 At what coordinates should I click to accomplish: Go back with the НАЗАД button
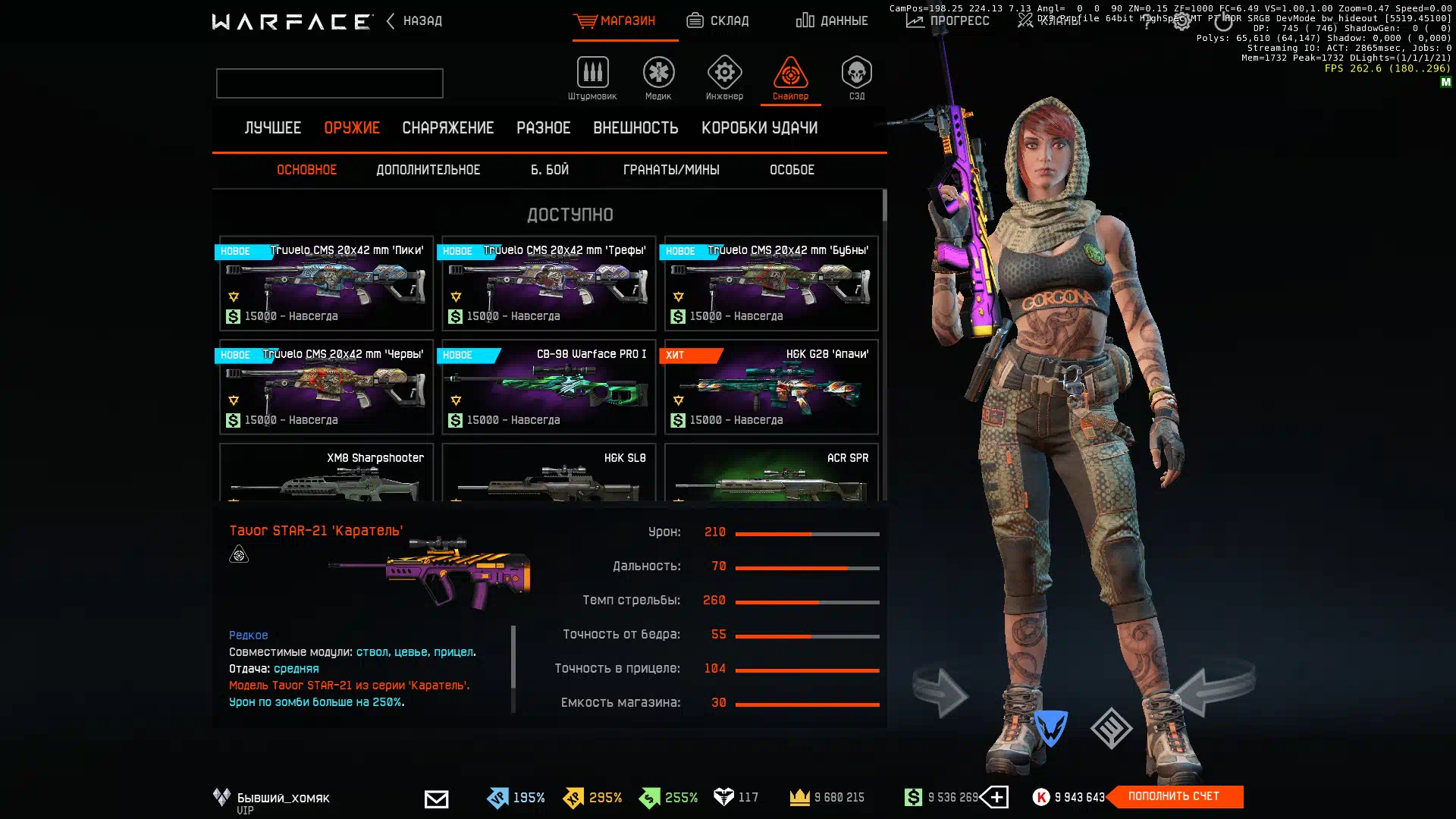tap(415, 21)
